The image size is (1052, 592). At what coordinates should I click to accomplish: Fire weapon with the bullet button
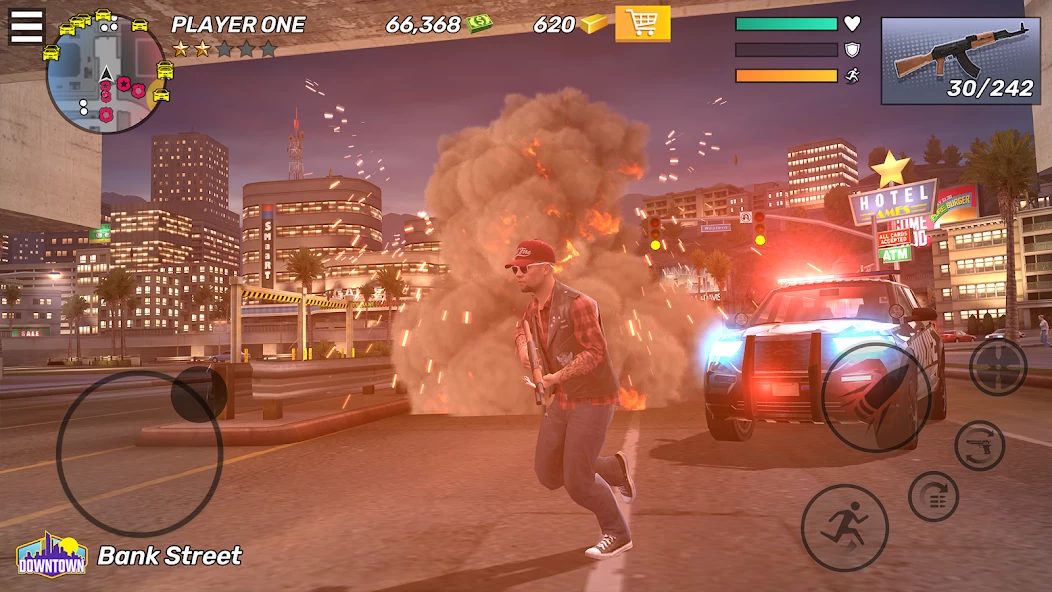click(x=876, y=396)
